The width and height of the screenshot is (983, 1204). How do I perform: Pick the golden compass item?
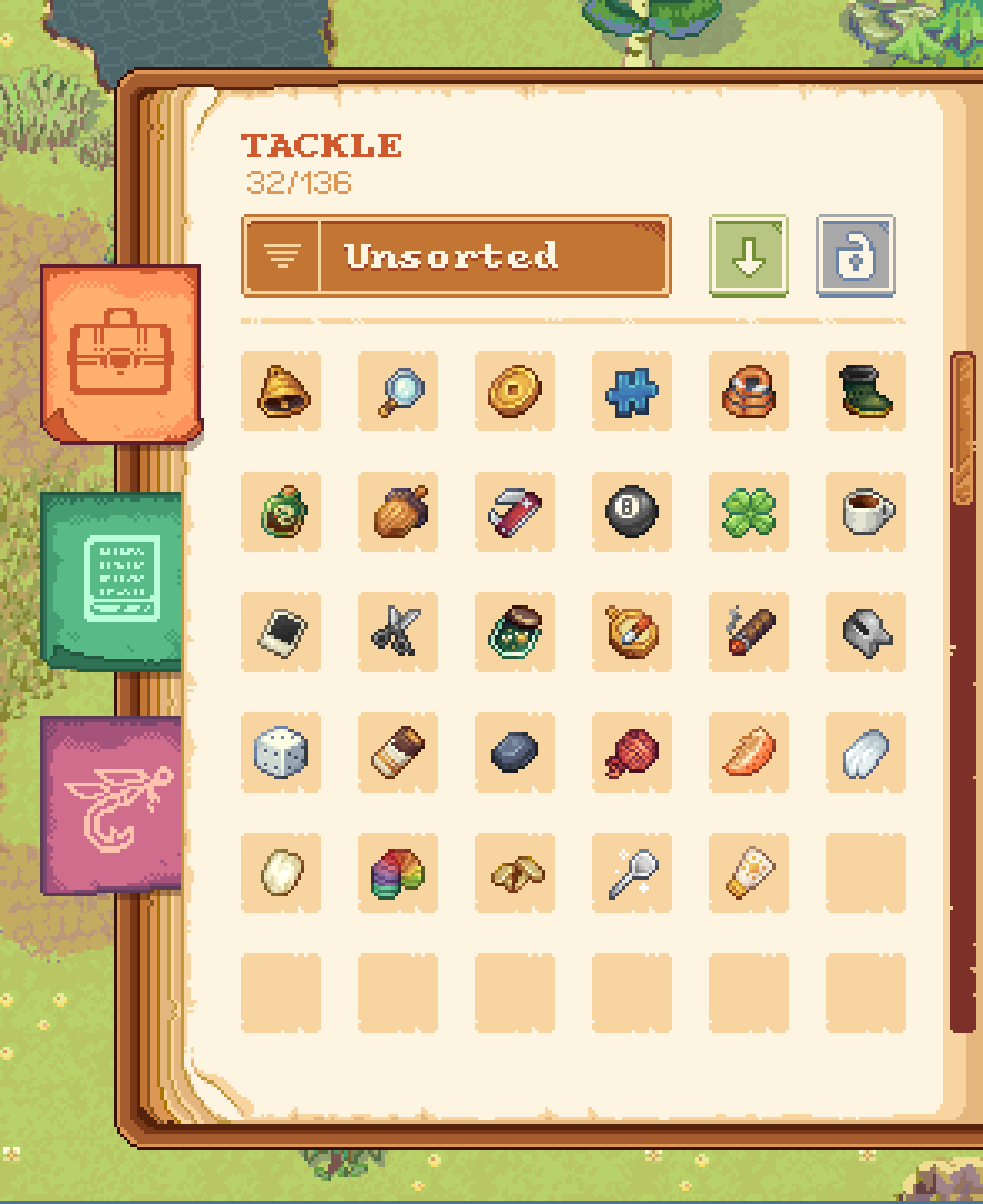click(631, 632)
